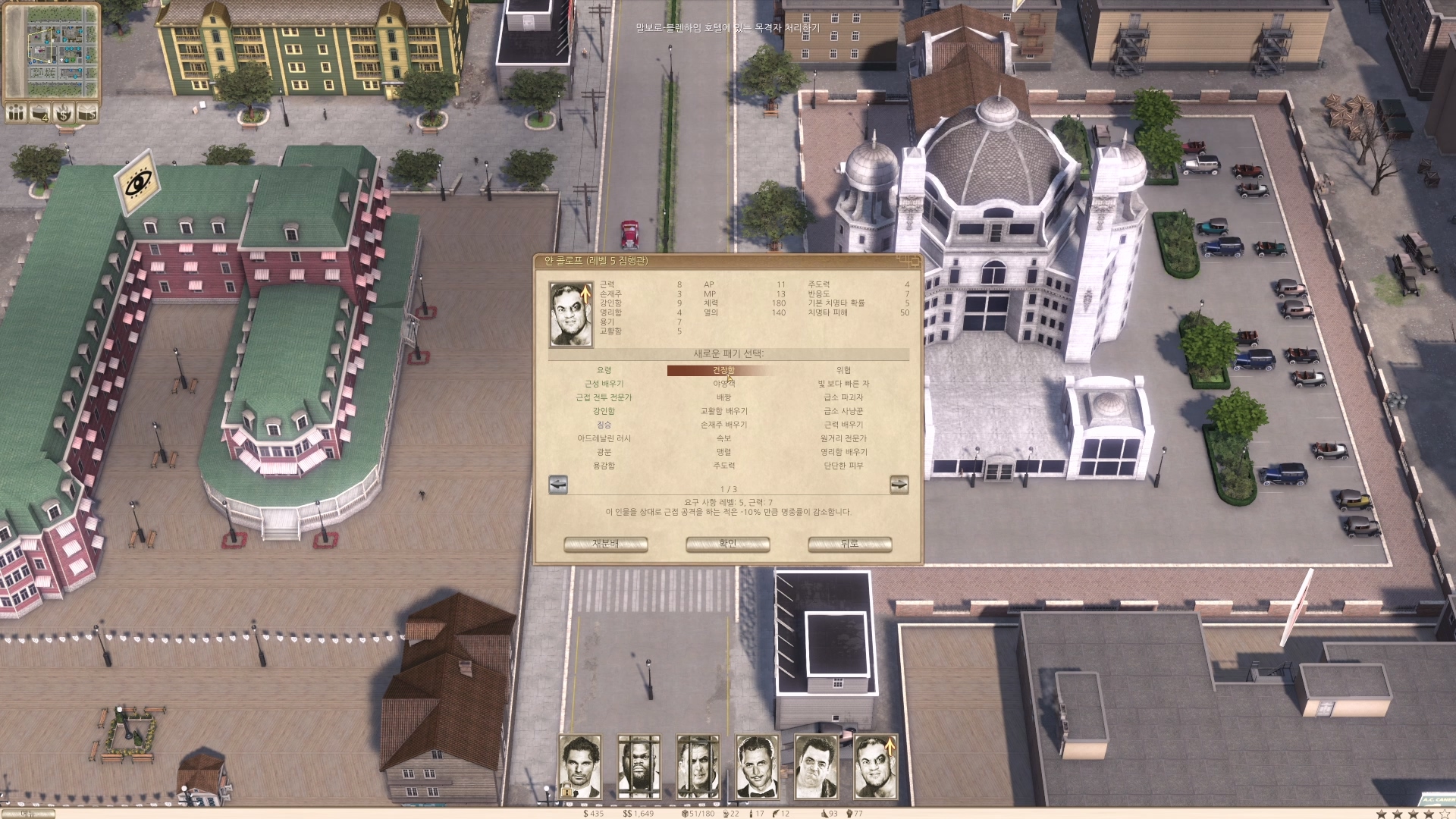Pick the 단단한 피부 perk
This screenshot has height=819, width=1456.
coord(843,466)
